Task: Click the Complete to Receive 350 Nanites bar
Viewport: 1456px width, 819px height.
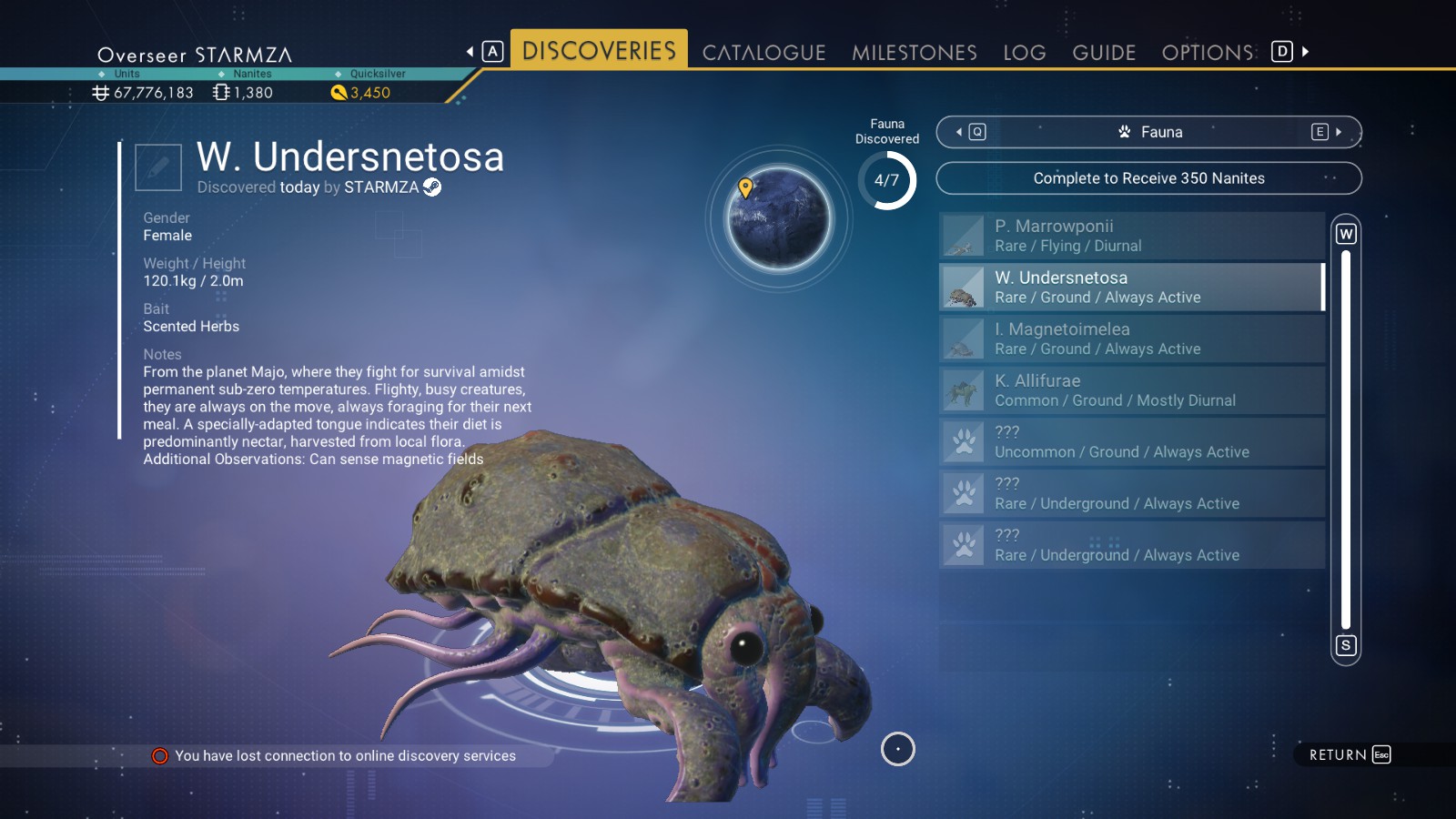Action: (1148, 178)
